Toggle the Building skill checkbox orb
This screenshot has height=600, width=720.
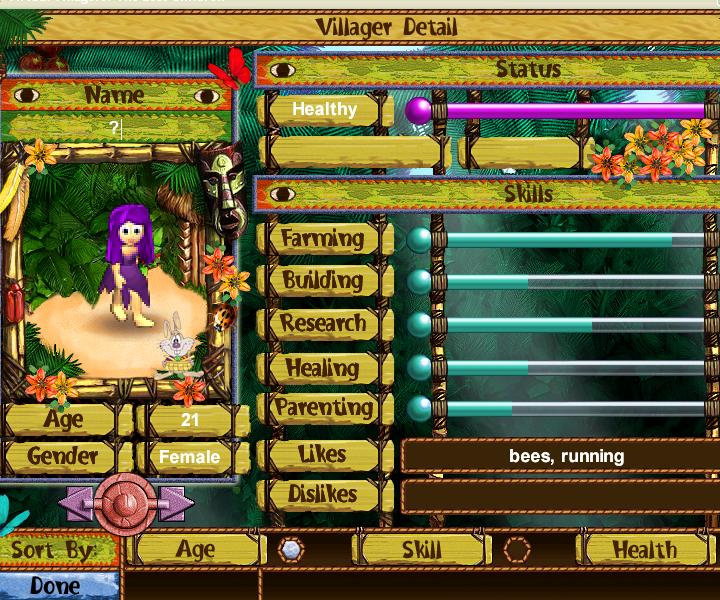point(419,282)
